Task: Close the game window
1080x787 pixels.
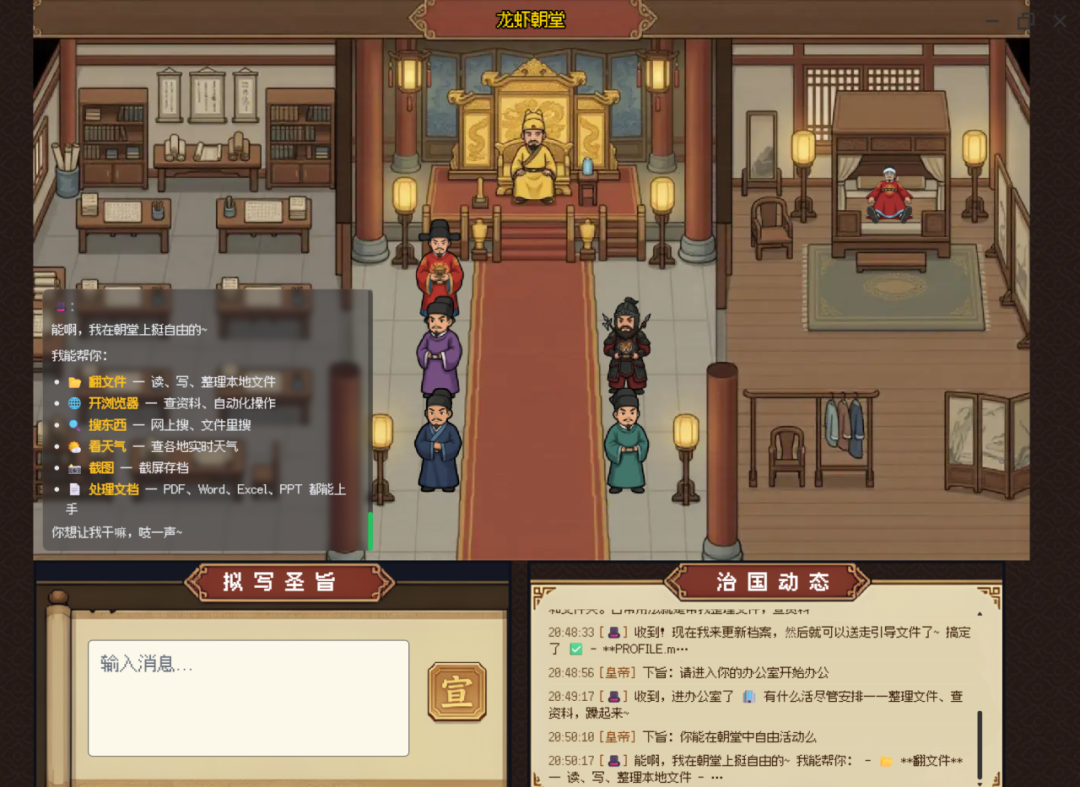Action: pos(1060,21)
